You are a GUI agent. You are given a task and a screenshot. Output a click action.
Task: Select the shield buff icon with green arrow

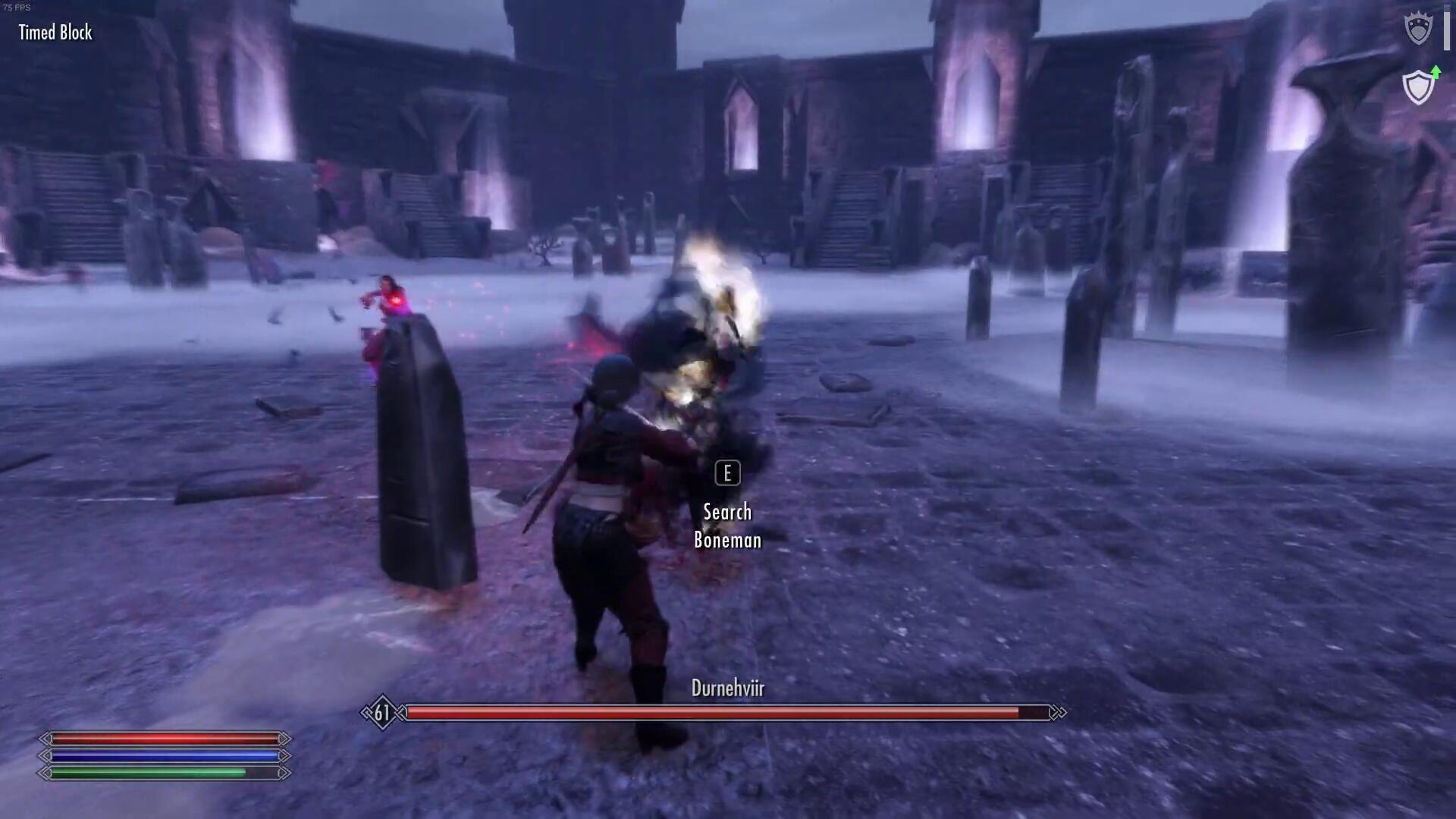pos(1419,86)
